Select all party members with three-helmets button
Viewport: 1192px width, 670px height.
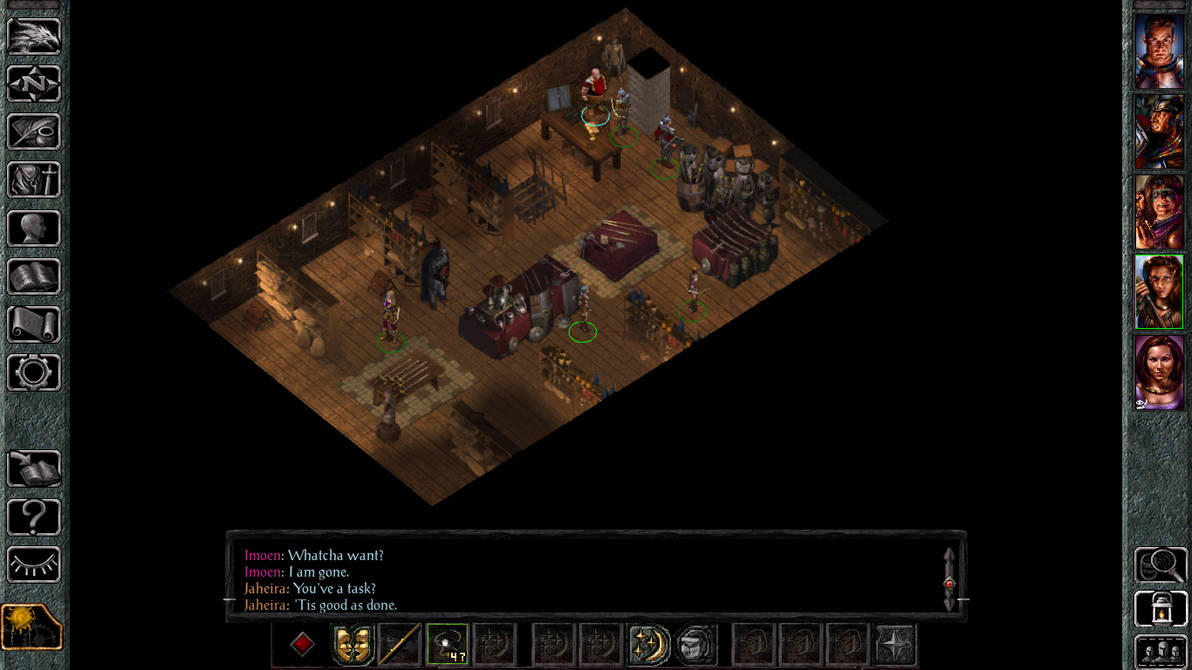click(x=1160, y=650)
